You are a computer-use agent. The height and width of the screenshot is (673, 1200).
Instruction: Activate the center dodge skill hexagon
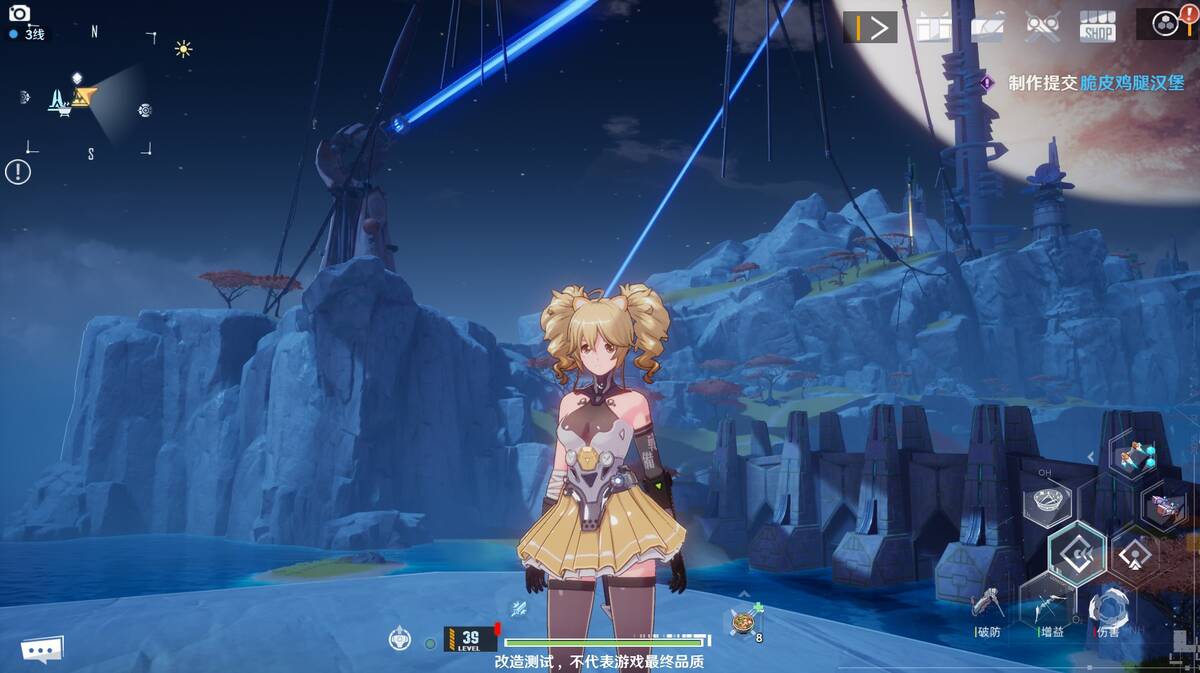[1077, 552]
